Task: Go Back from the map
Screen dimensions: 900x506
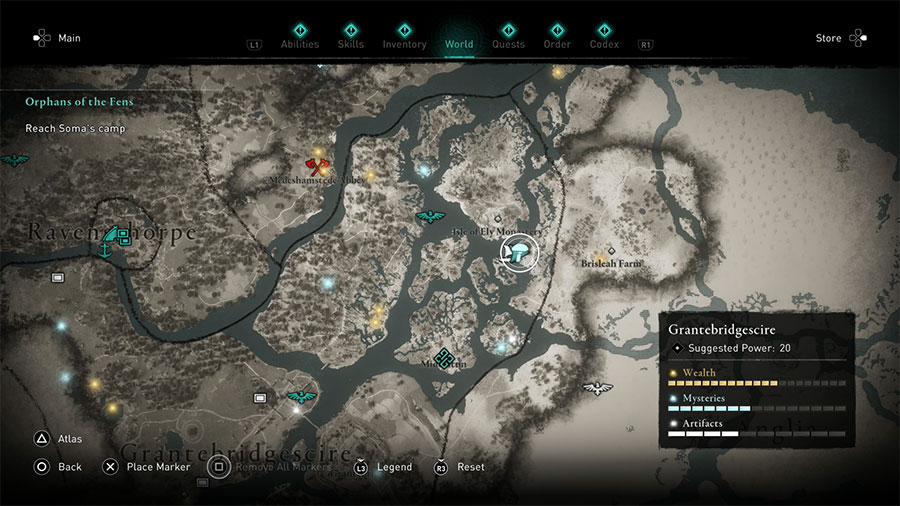Action: click(x=58, y=467)
